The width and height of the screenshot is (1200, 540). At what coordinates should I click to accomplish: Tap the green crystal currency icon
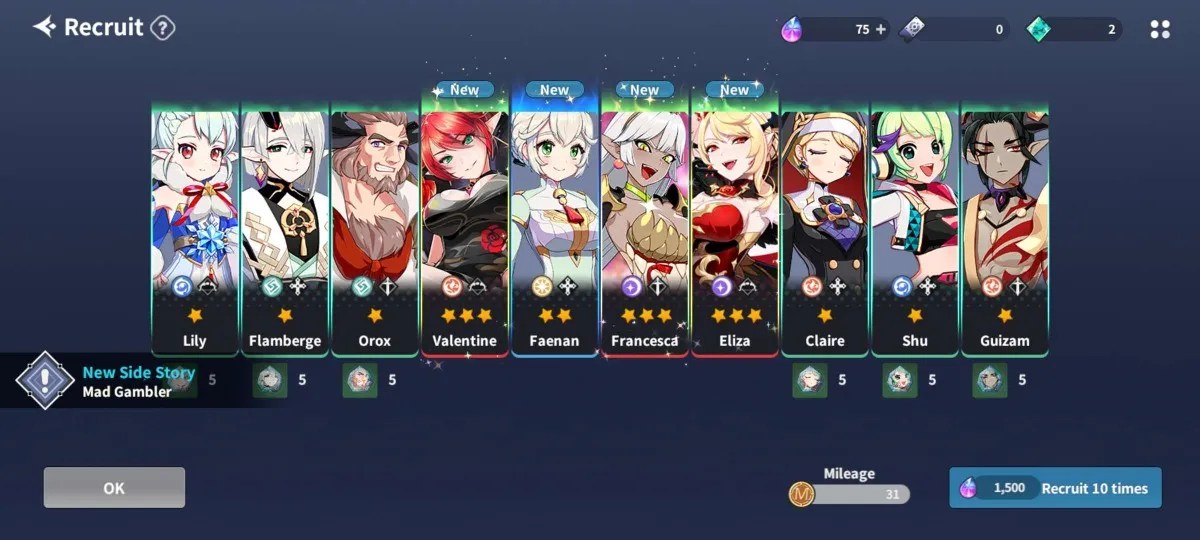click(1039, 30)
